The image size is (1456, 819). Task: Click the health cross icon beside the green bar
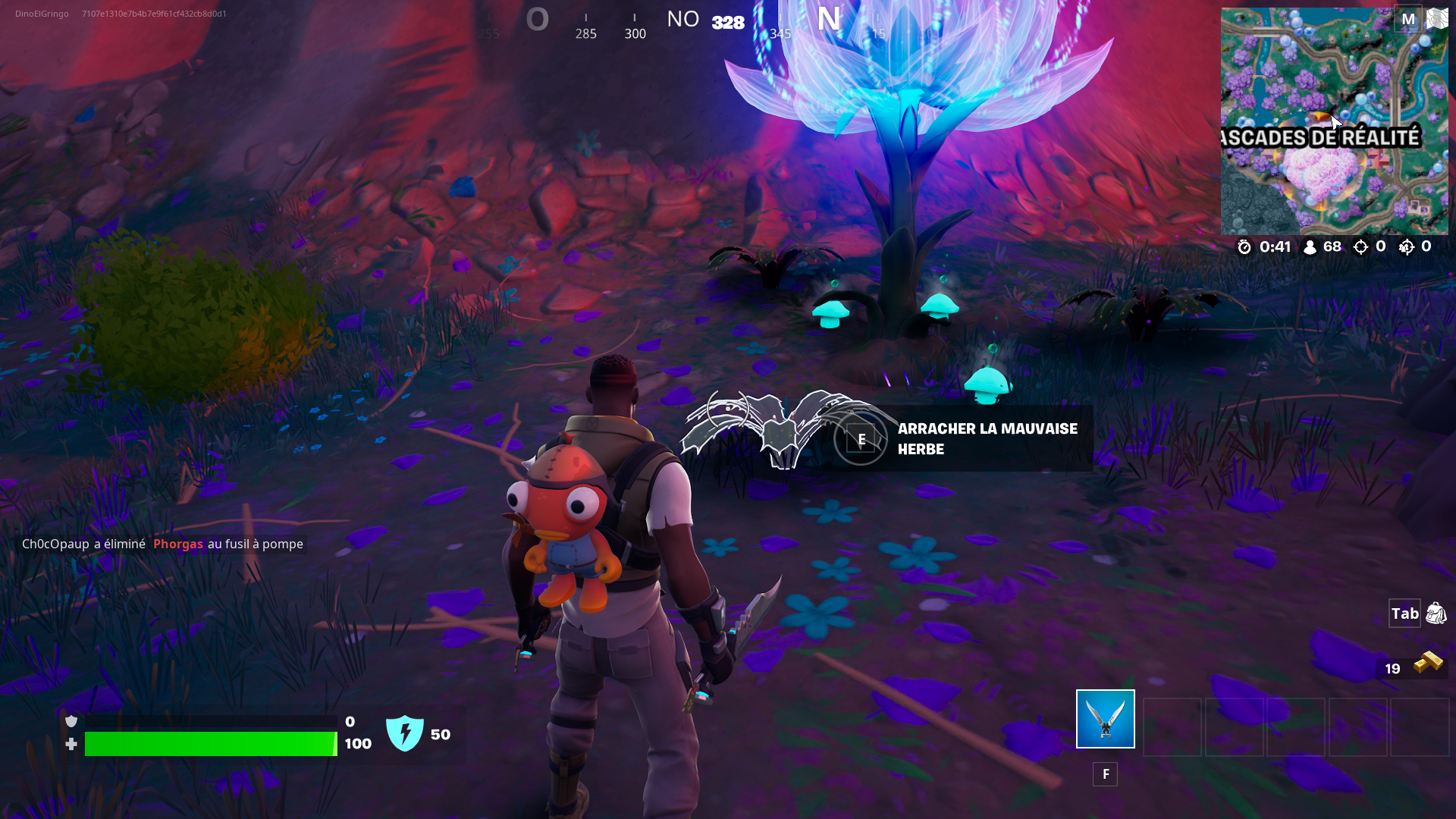[x=71, y=744]
